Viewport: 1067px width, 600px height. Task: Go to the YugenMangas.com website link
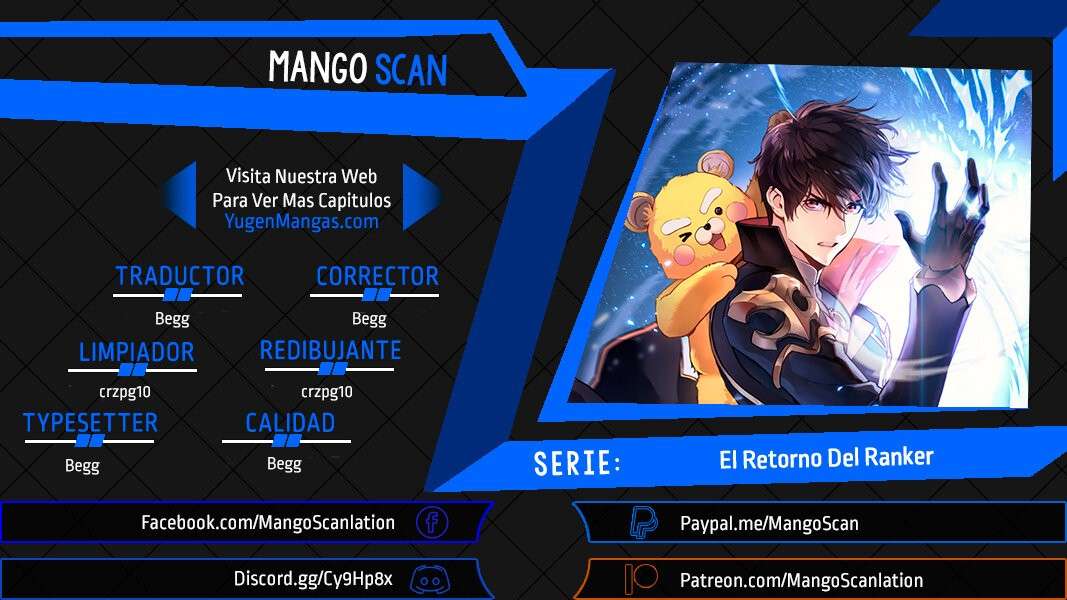click(x=301, y=222)
